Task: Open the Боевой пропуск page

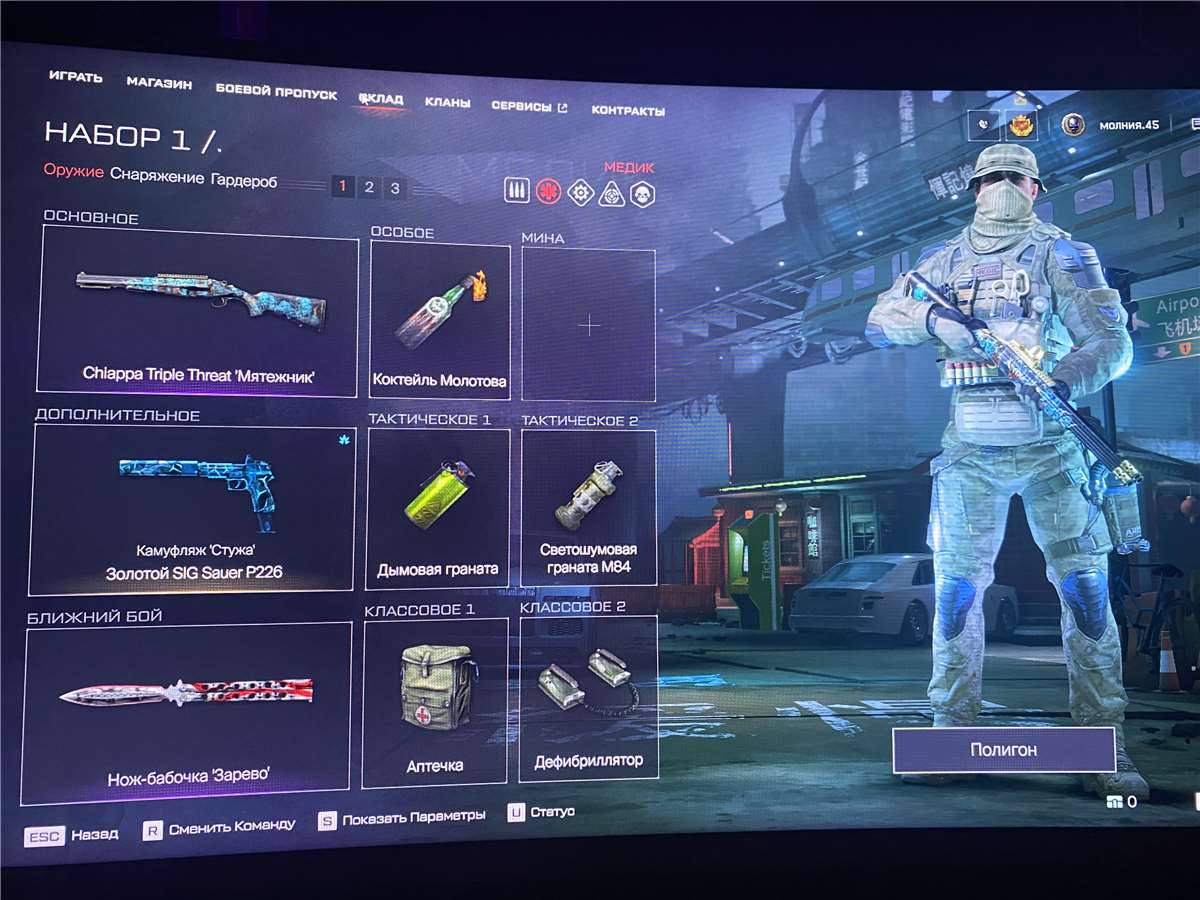Action: click(x=276, y=92)
